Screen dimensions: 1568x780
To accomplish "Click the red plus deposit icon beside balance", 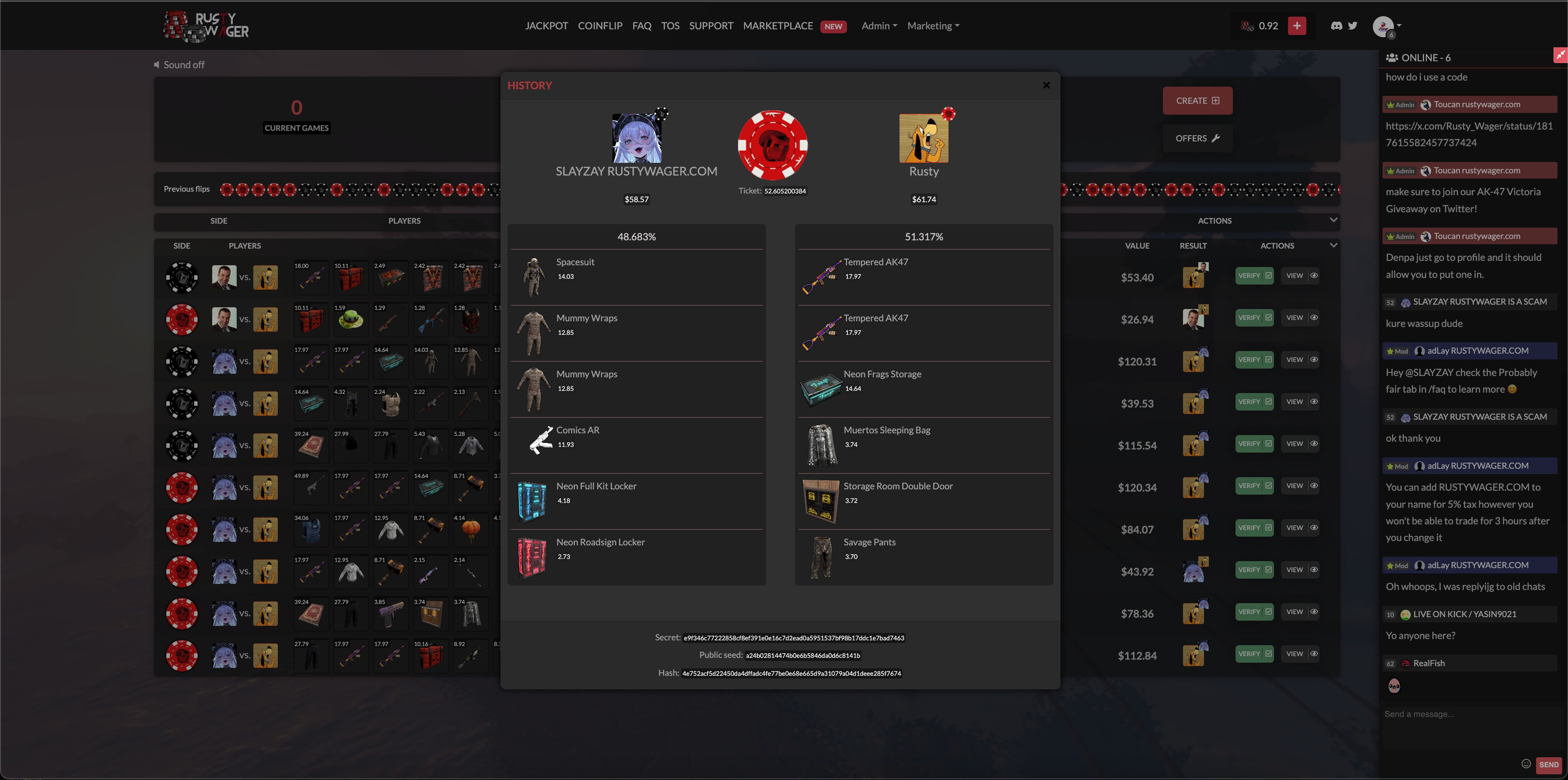I will coord(1297,25).
